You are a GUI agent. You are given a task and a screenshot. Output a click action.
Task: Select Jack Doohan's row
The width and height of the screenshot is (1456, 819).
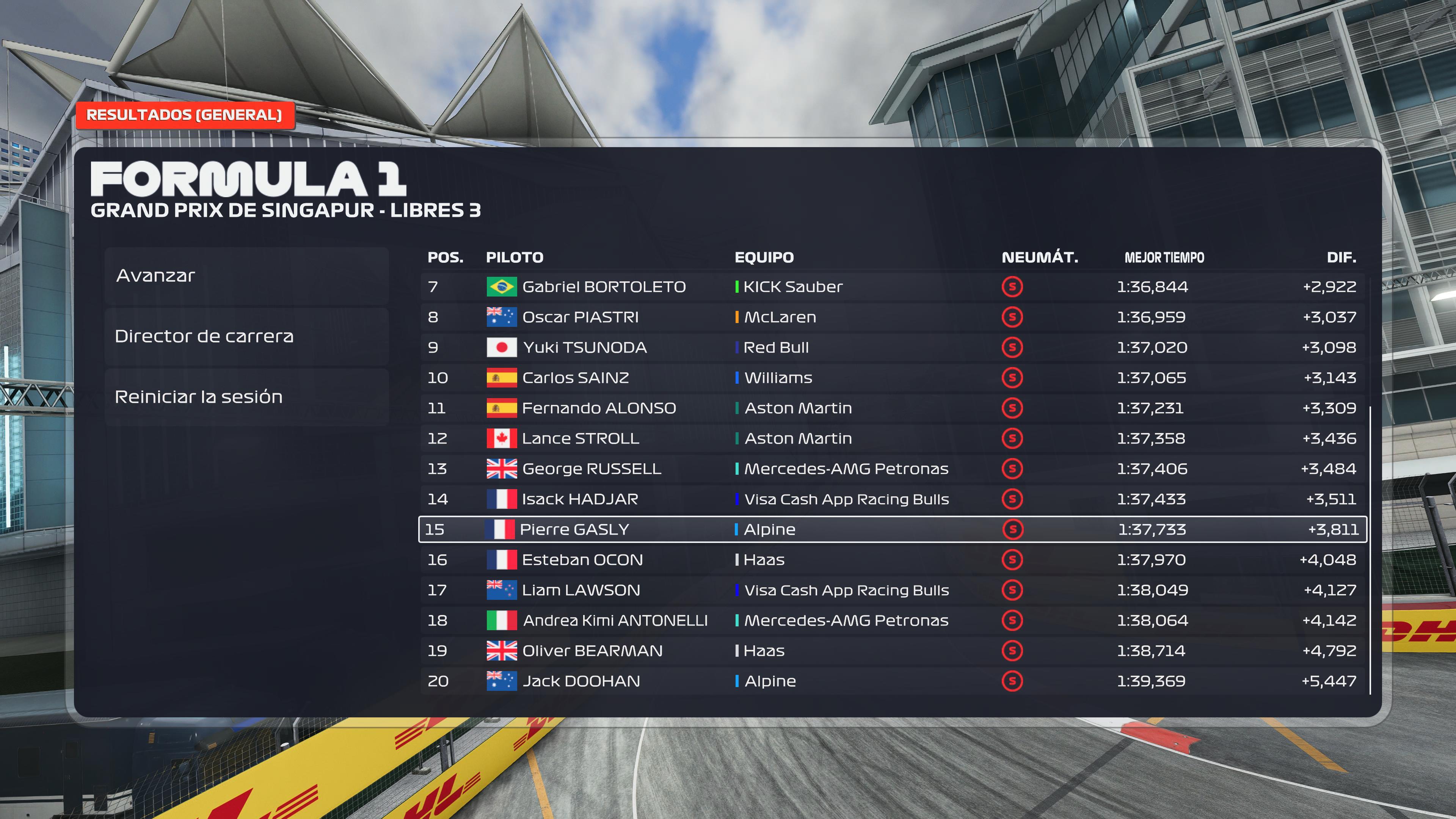coord(892,681)
